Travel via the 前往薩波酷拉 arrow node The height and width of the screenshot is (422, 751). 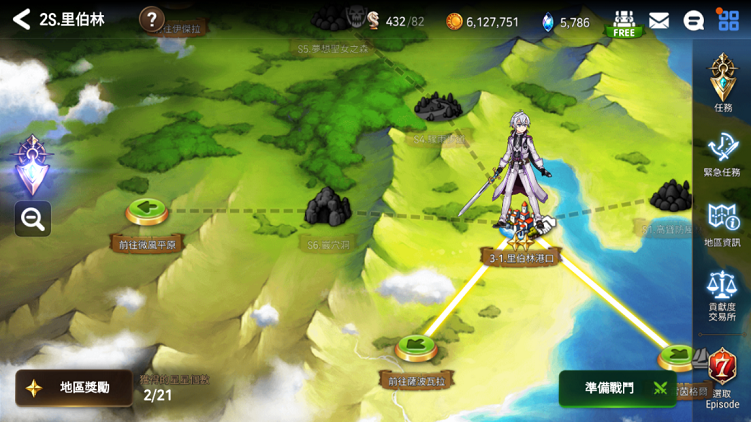click(x=417, y=349)
